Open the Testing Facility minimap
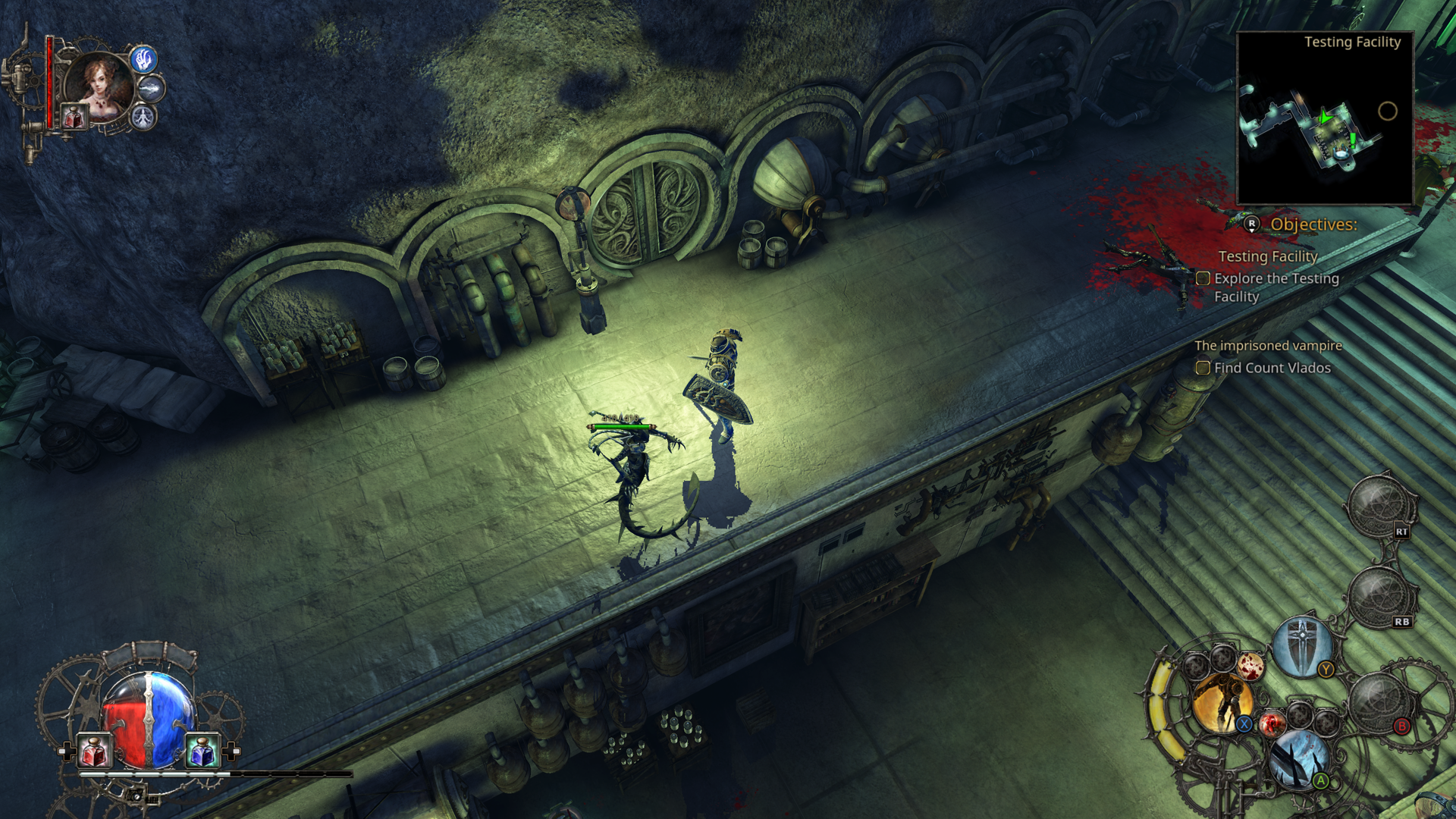 [x=1324, y=118]
